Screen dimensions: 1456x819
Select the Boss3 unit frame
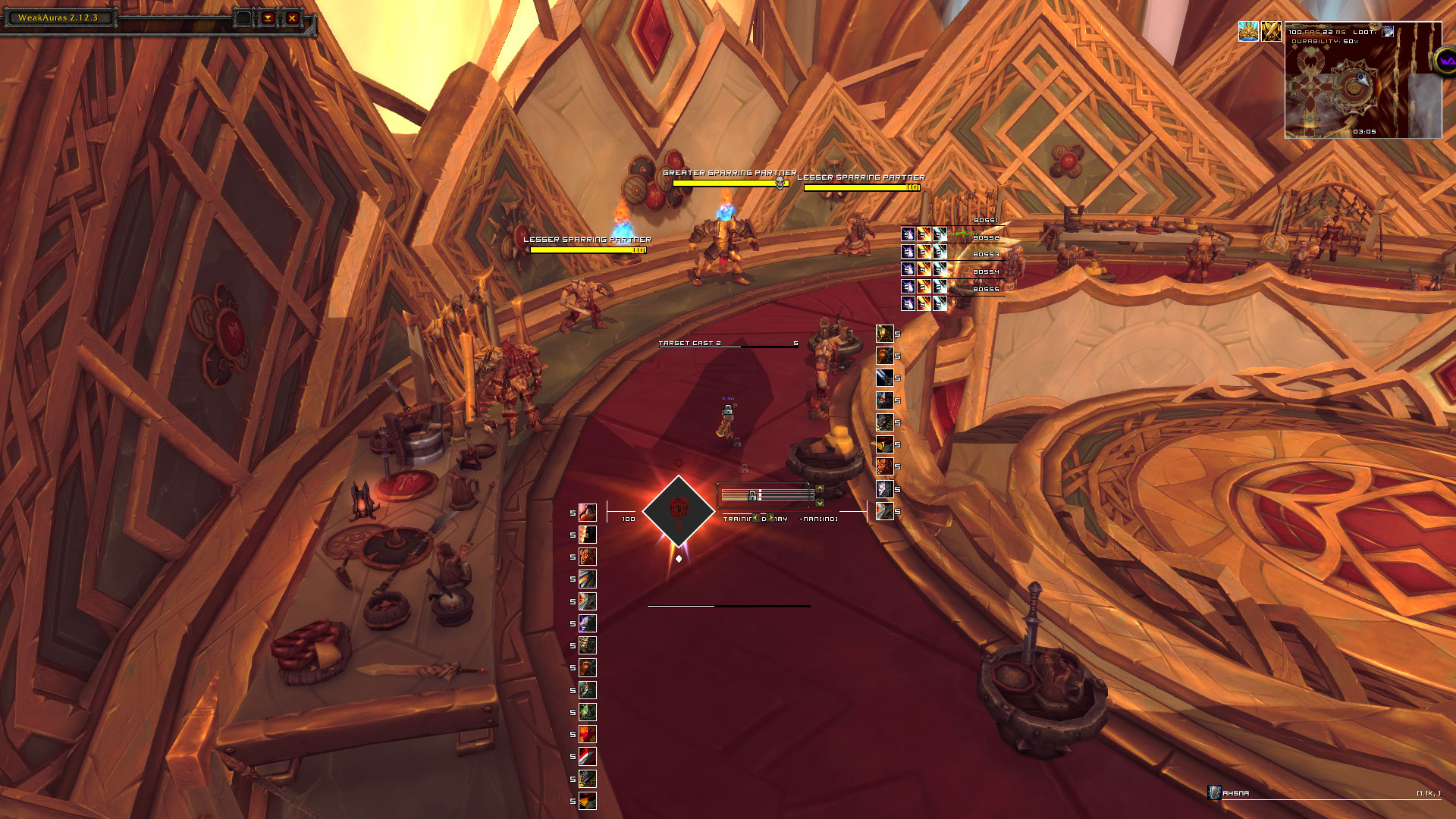[x=978, y=254]
